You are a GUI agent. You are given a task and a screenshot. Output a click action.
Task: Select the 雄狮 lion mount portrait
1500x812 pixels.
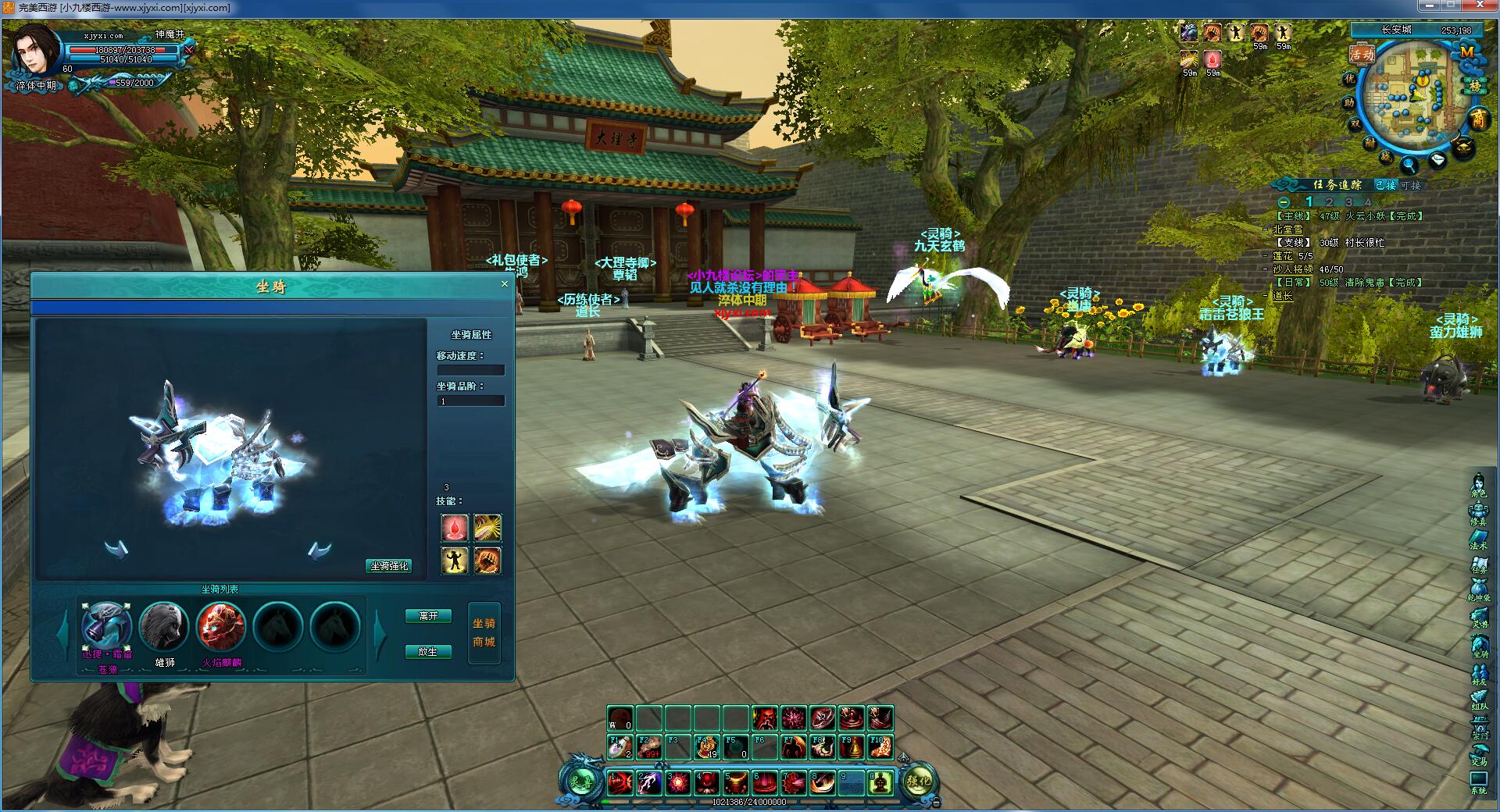(164, 626)
